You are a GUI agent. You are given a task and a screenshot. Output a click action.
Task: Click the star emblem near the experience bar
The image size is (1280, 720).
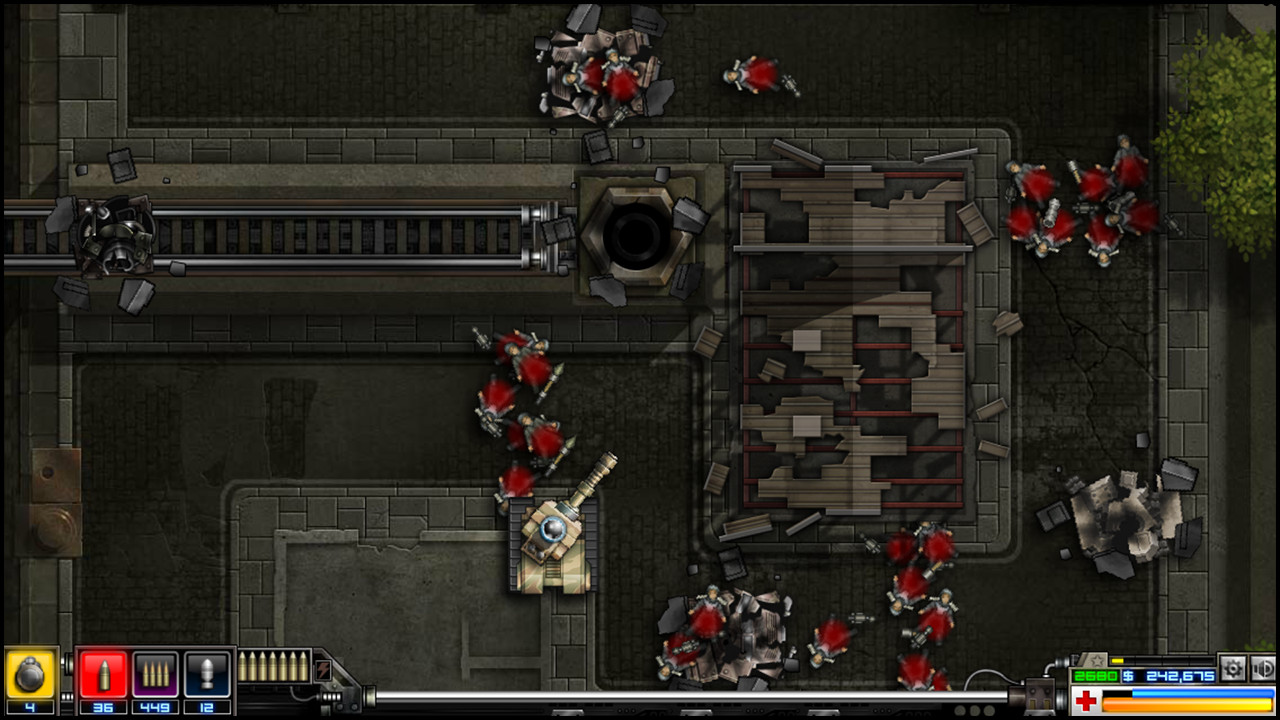1098,661
